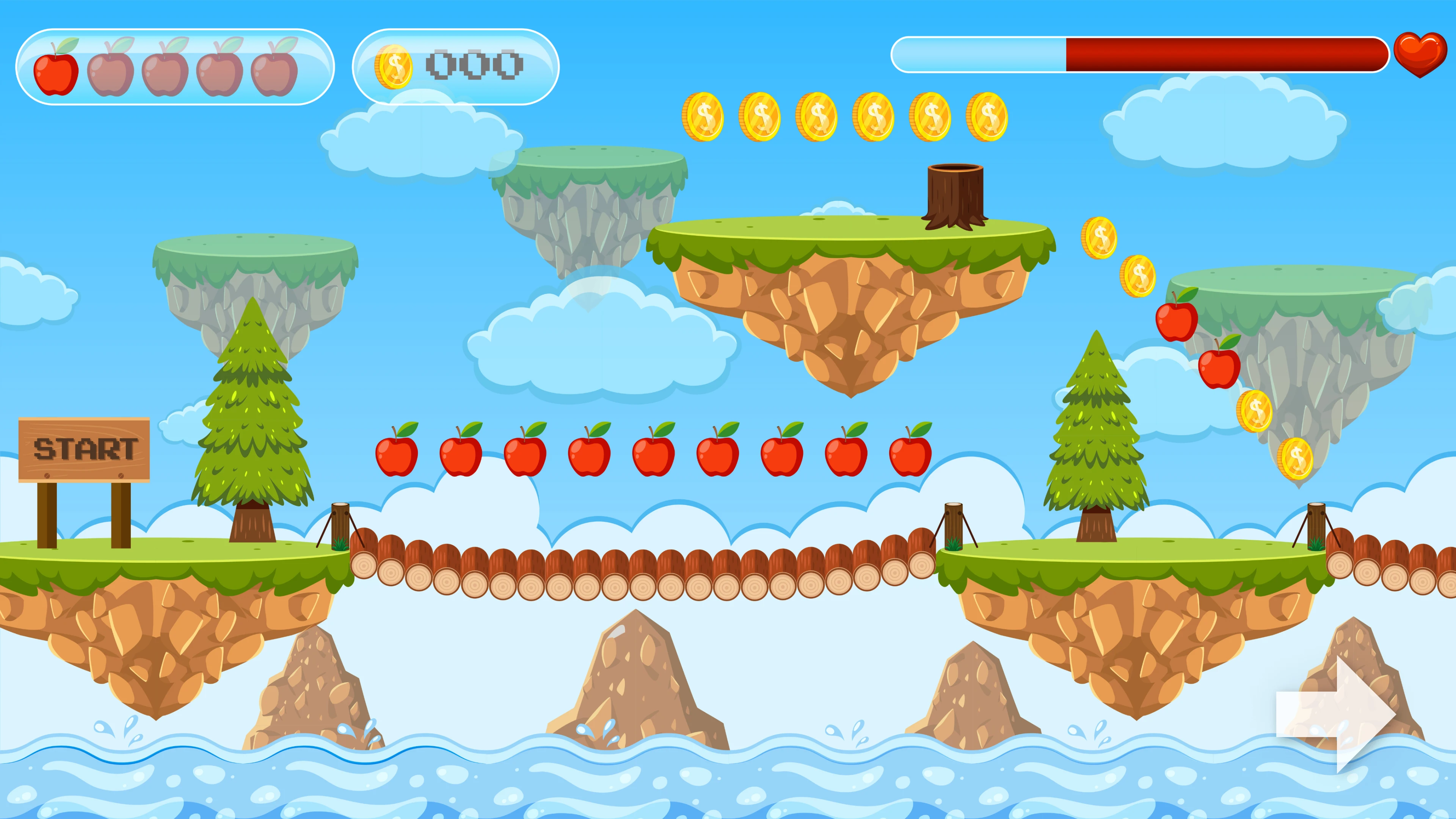
Task: Open the START sign board
Action: [x=85, y=449]
